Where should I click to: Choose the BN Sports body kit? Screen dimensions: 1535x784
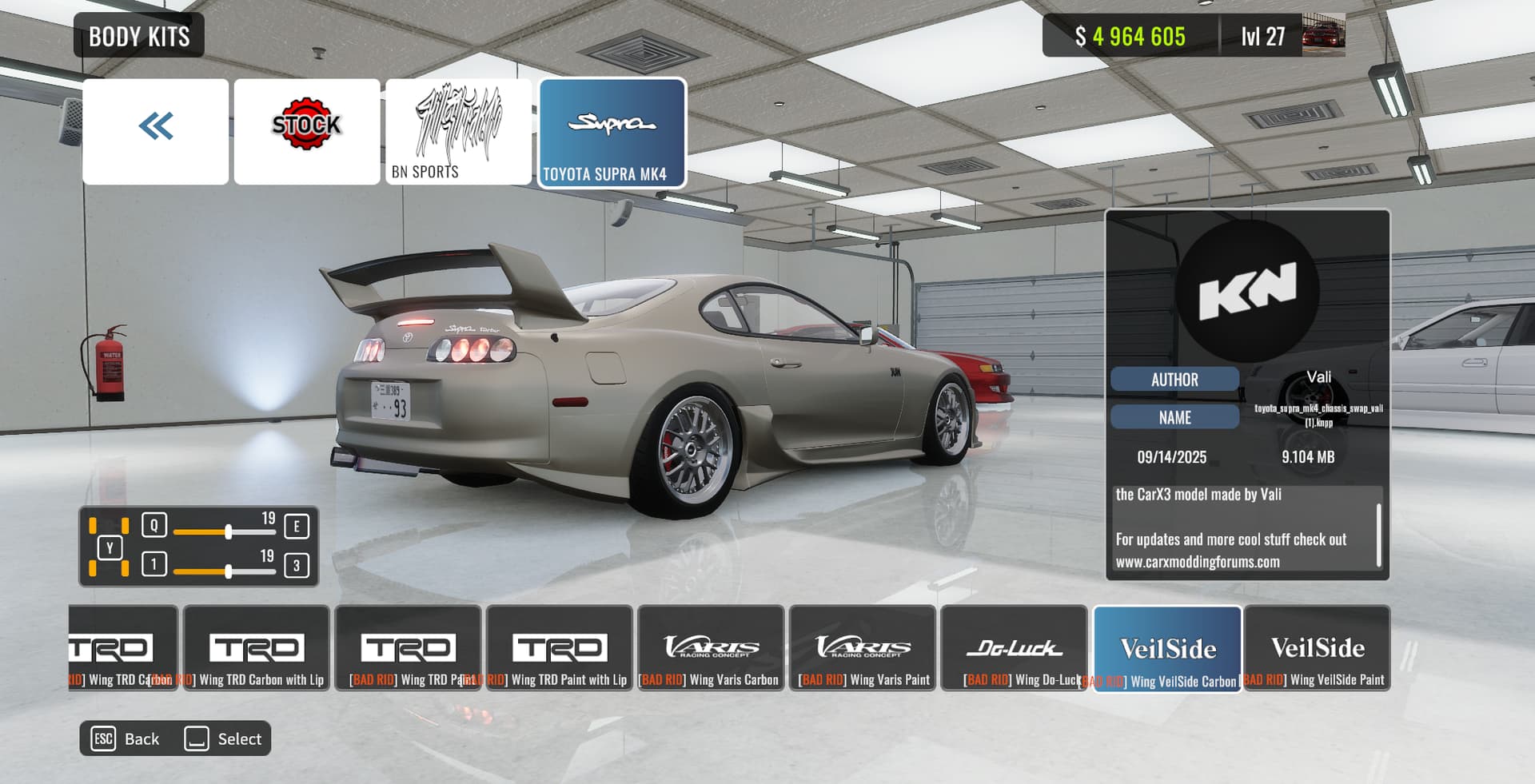click(458, 131)
